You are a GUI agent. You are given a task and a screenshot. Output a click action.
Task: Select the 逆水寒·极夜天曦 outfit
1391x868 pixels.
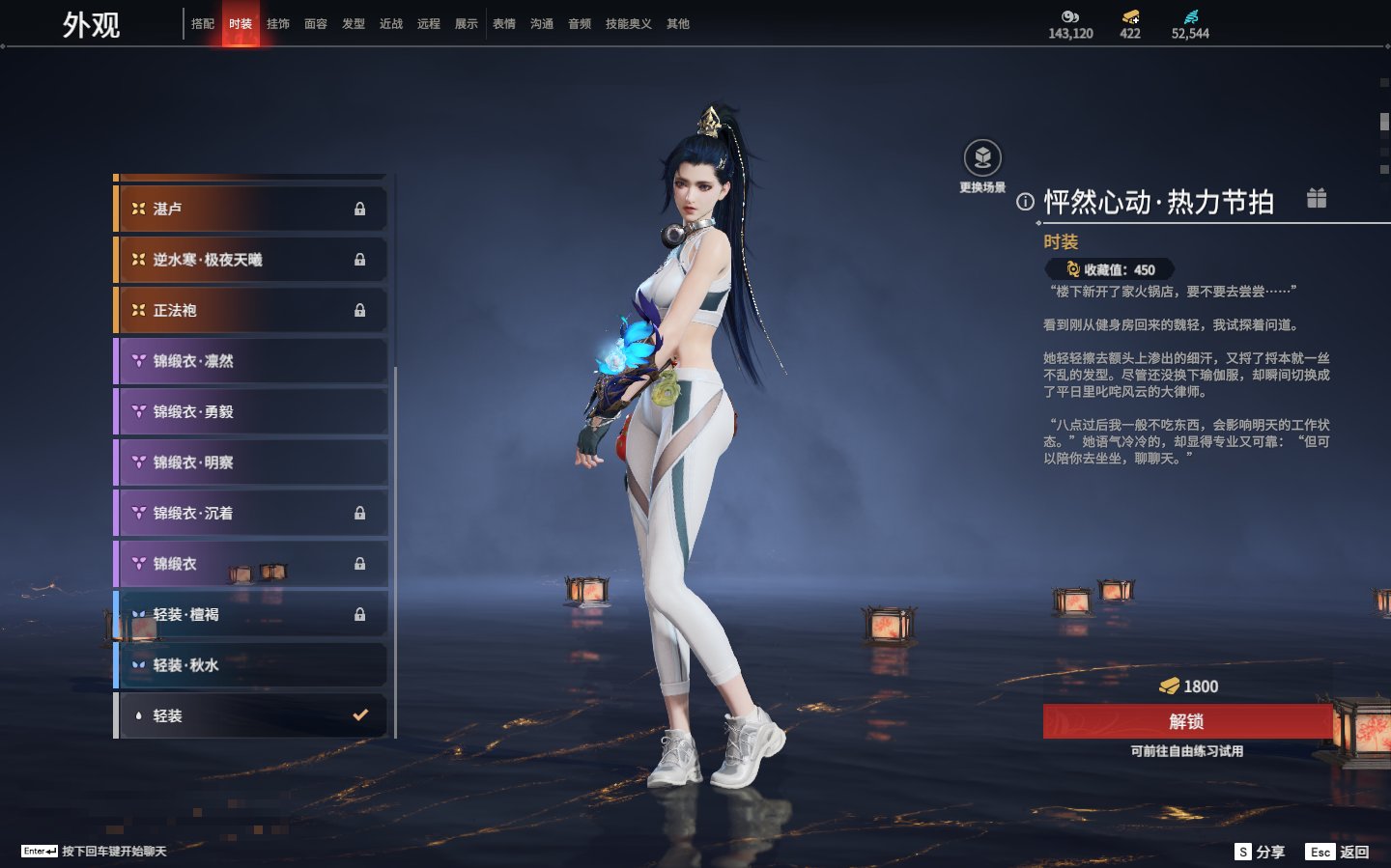(x=251, y=260)
